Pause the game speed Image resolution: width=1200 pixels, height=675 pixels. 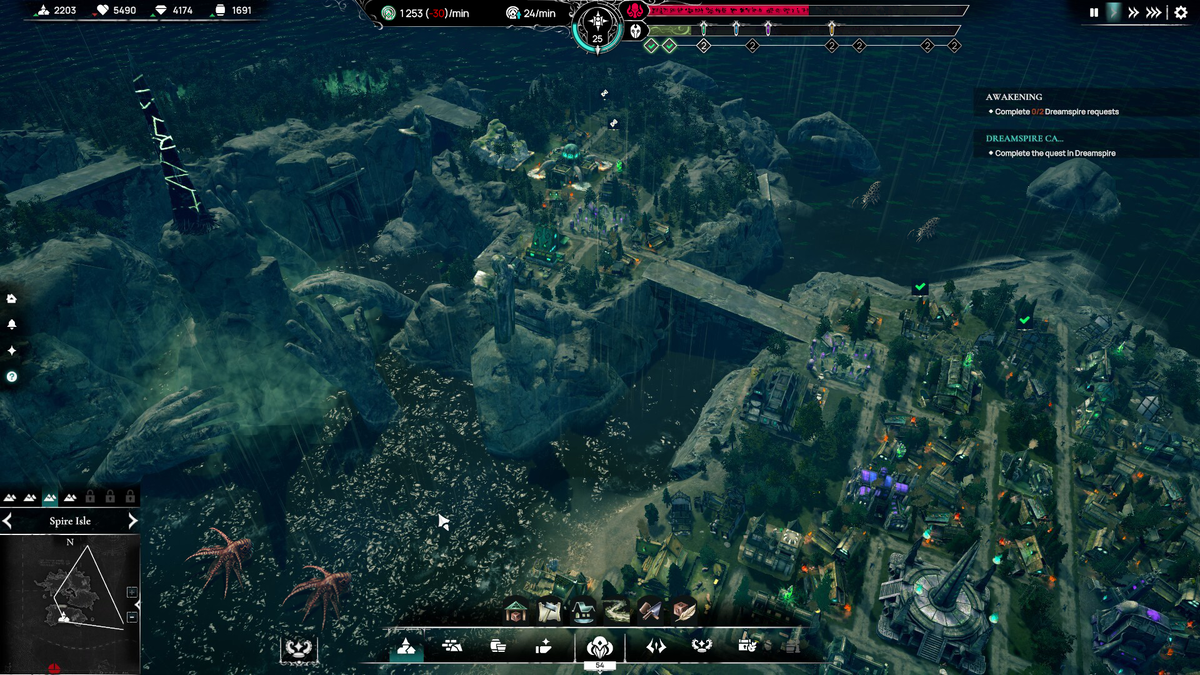click(x=1094, y=13)
